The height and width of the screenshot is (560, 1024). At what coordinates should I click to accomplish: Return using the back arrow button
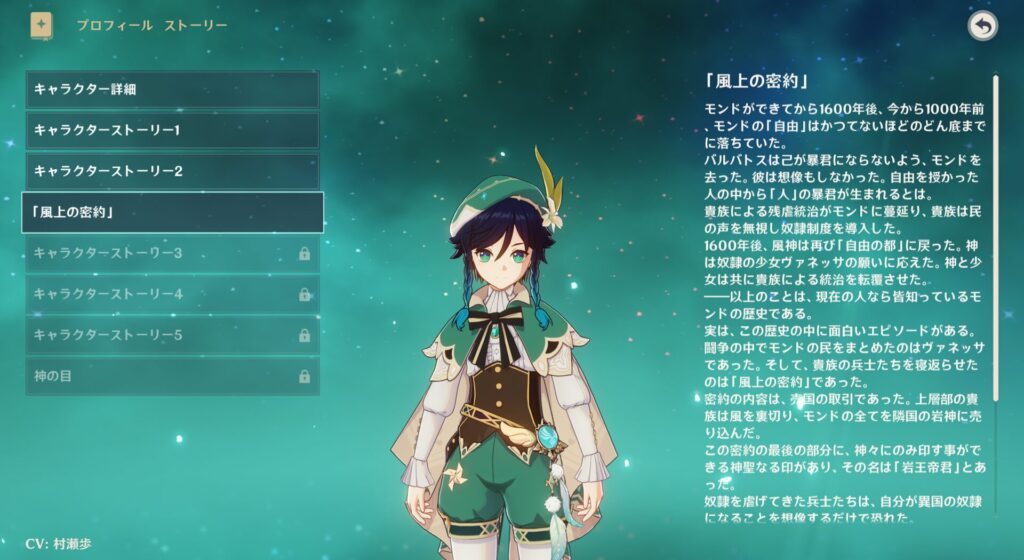coord(982,27)
